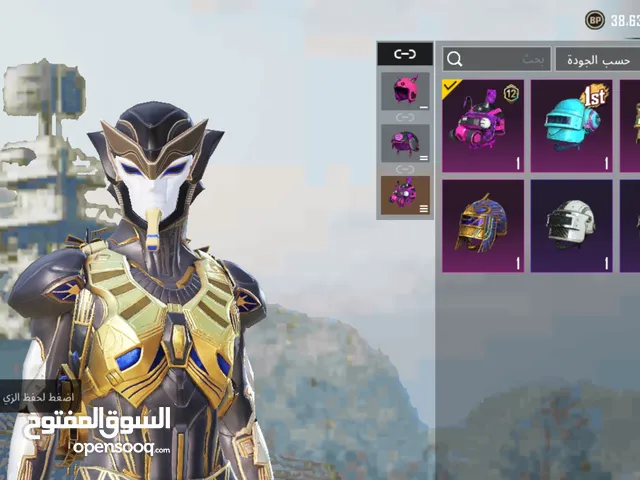This screenshot has width=640, height=480.
Task: Open the sort by quality dropdown
Action: coord(597,60)
